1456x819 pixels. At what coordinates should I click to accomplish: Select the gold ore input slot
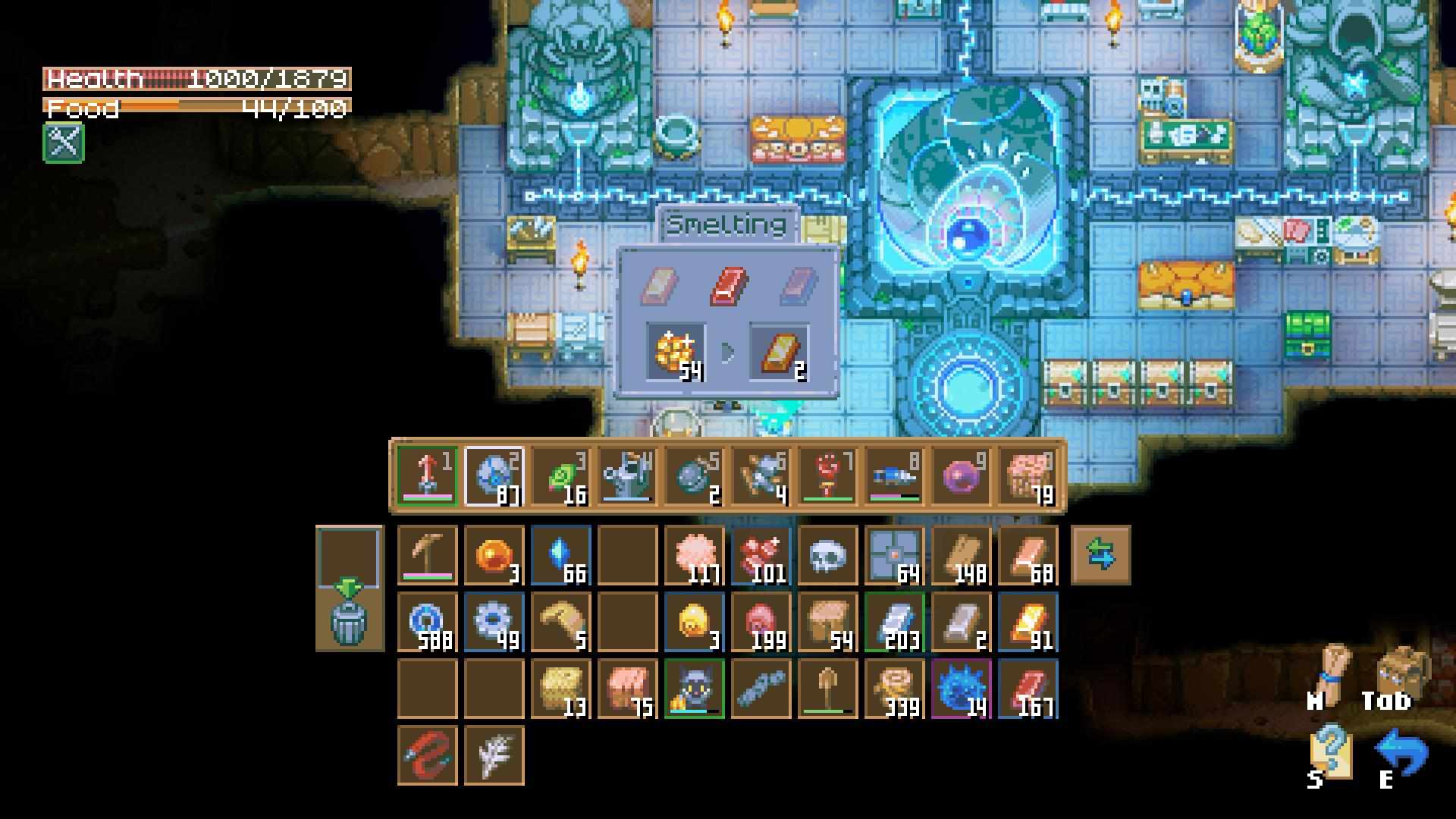676,352
